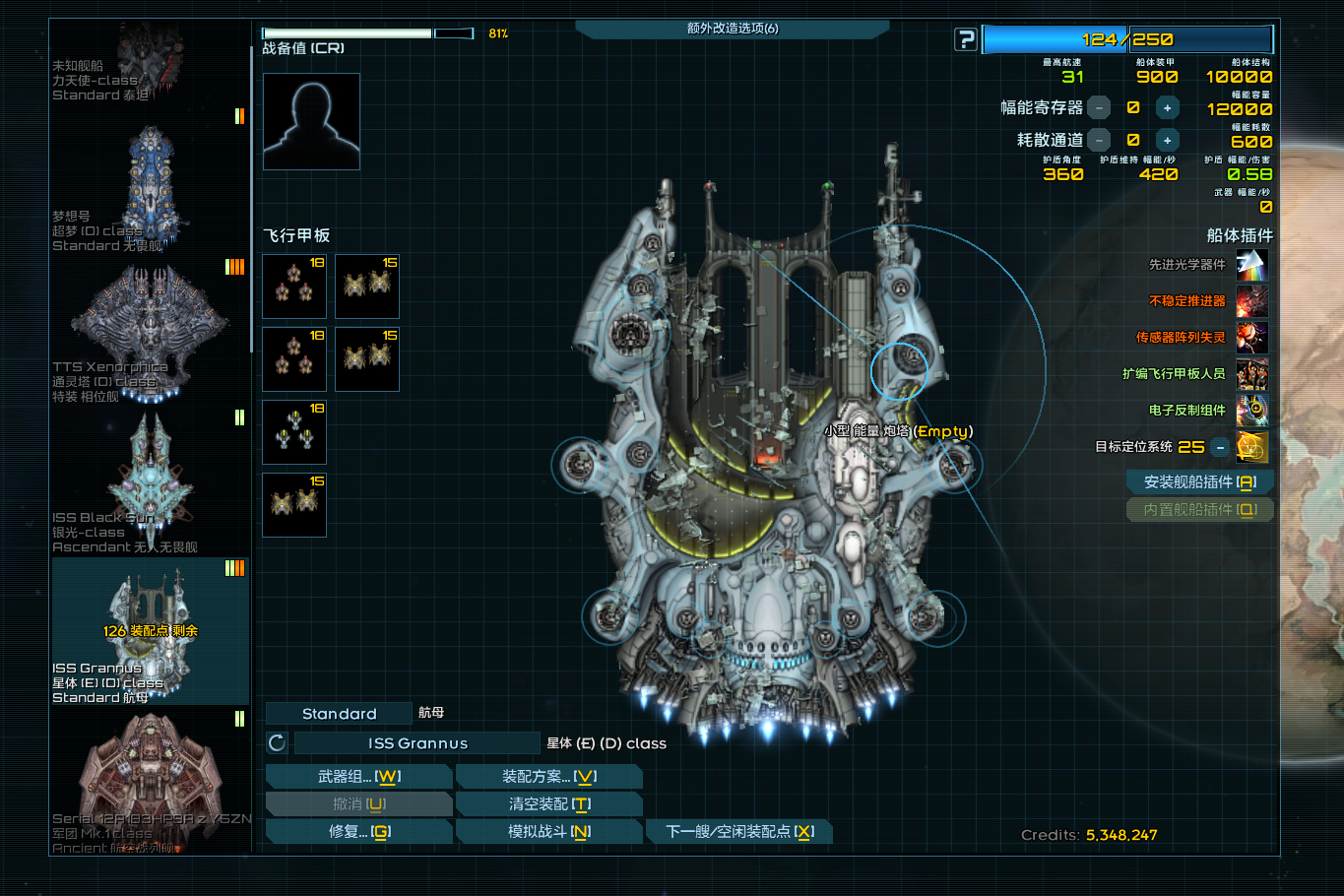
Task: Remove 目标定位系统 hullmod with minus
Action: pyautogui.click(x=1220, y=447)
